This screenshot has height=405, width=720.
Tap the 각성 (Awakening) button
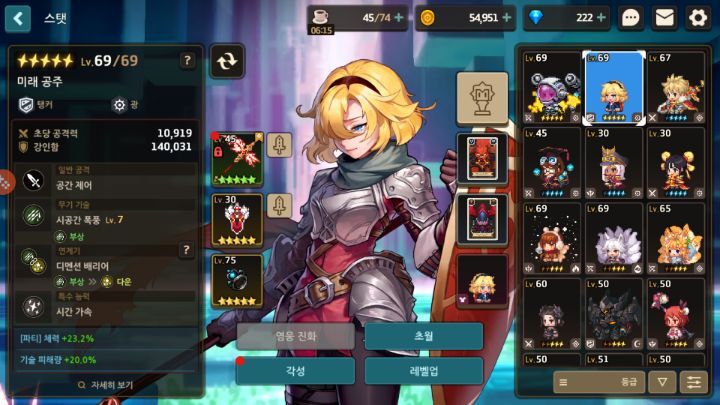[295, 370]
